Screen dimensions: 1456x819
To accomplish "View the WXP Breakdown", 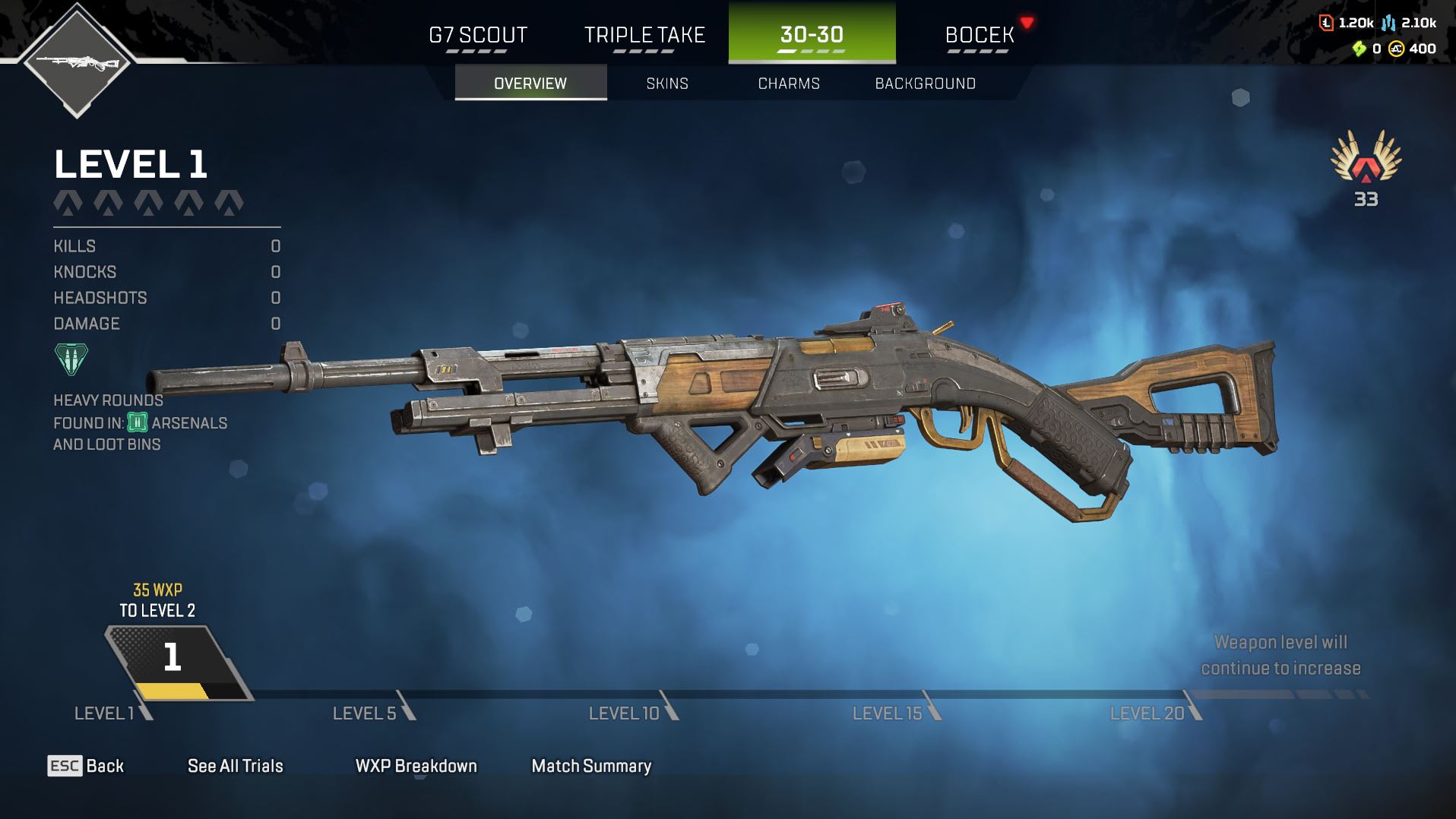I will [x=416, y=766].
